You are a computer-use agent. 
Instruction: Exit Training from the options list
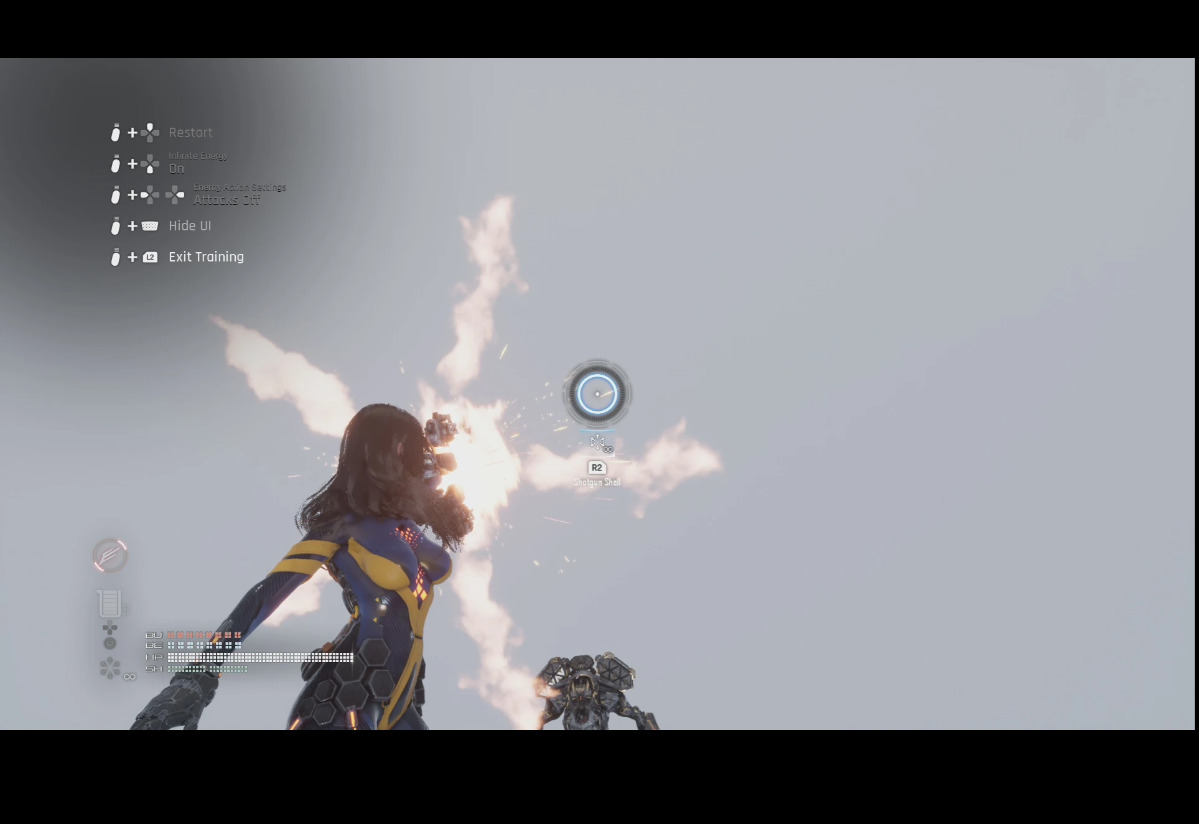tap(205, 257)
